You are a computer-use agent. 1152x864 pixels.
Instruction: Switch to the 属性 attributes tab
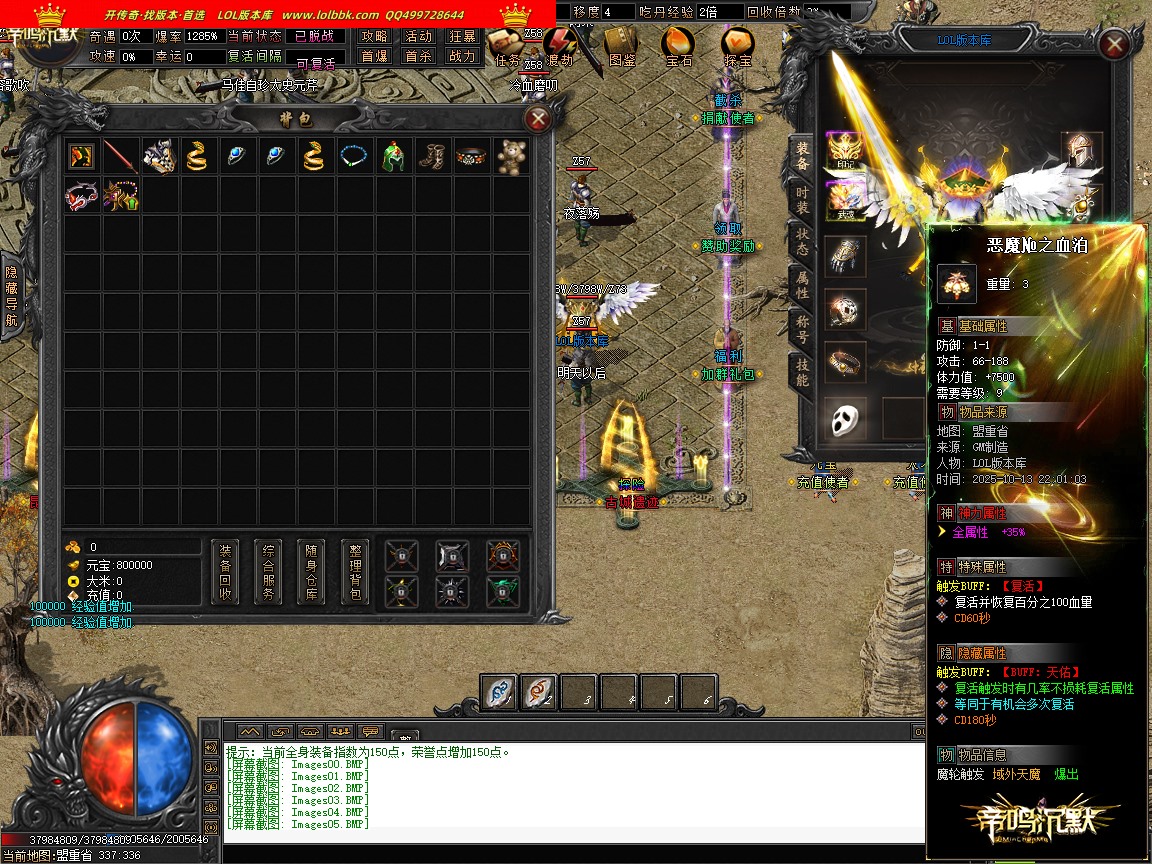coord(802,285)
